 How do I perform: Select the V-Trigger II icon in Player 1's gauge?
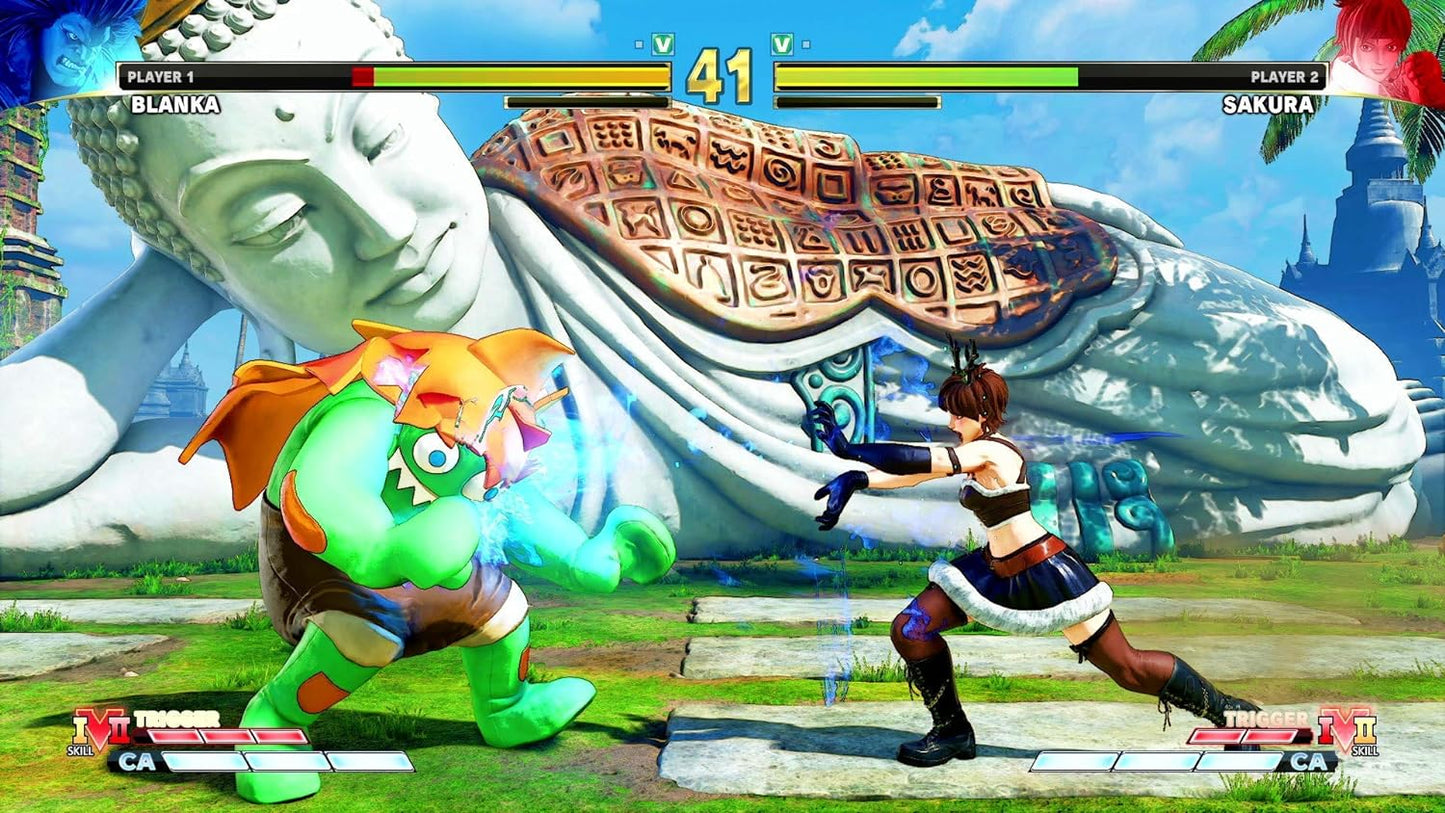(120, 731)
